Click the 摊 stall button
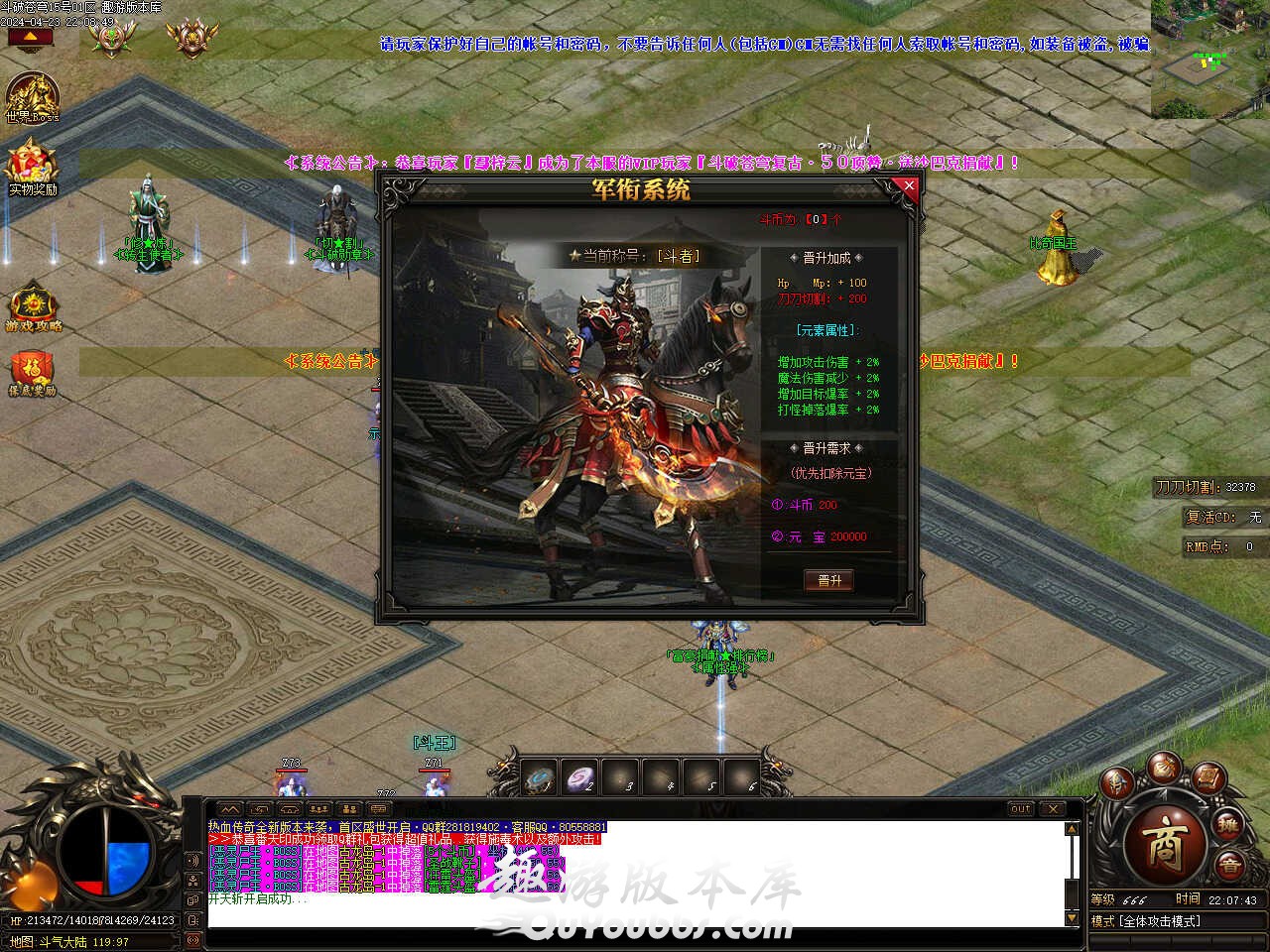The width and height of the screenshot is (1270, 952). point(1229,825)
